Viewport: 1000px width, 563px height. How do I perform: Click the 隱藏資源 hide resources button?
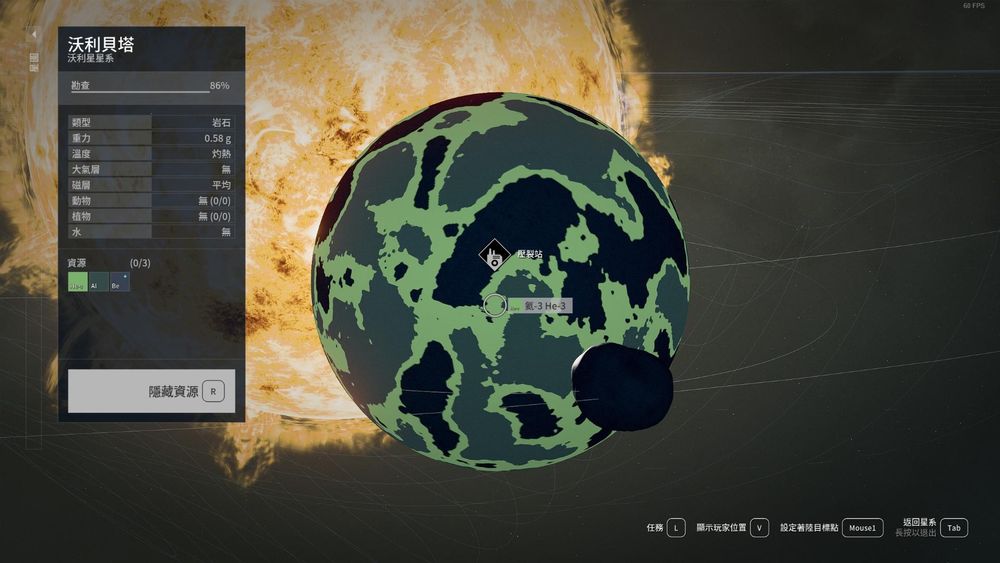point(152,391)
